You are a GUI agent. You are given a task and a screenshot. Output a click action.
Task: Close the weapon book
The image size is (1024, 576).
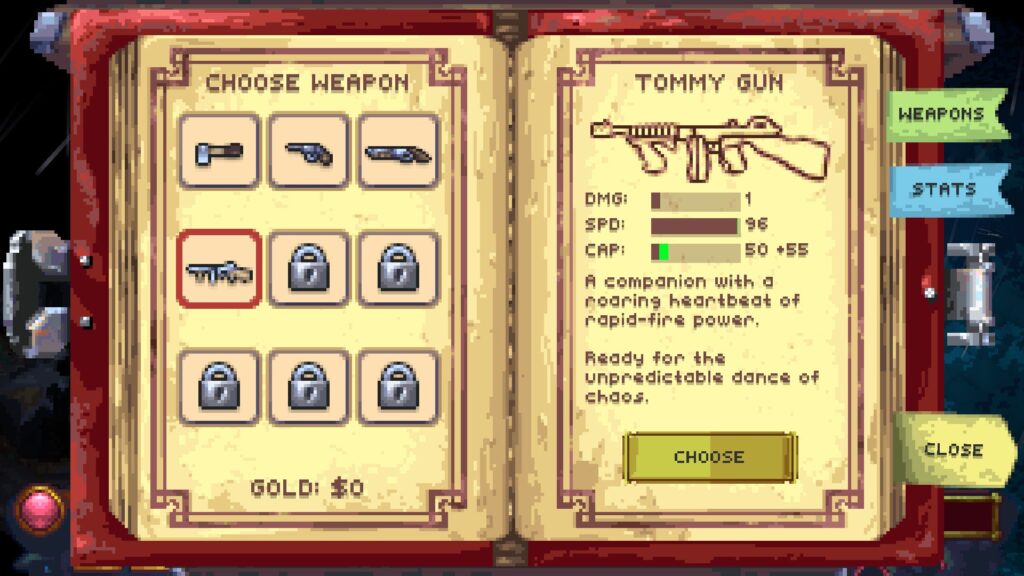(952, 449)
